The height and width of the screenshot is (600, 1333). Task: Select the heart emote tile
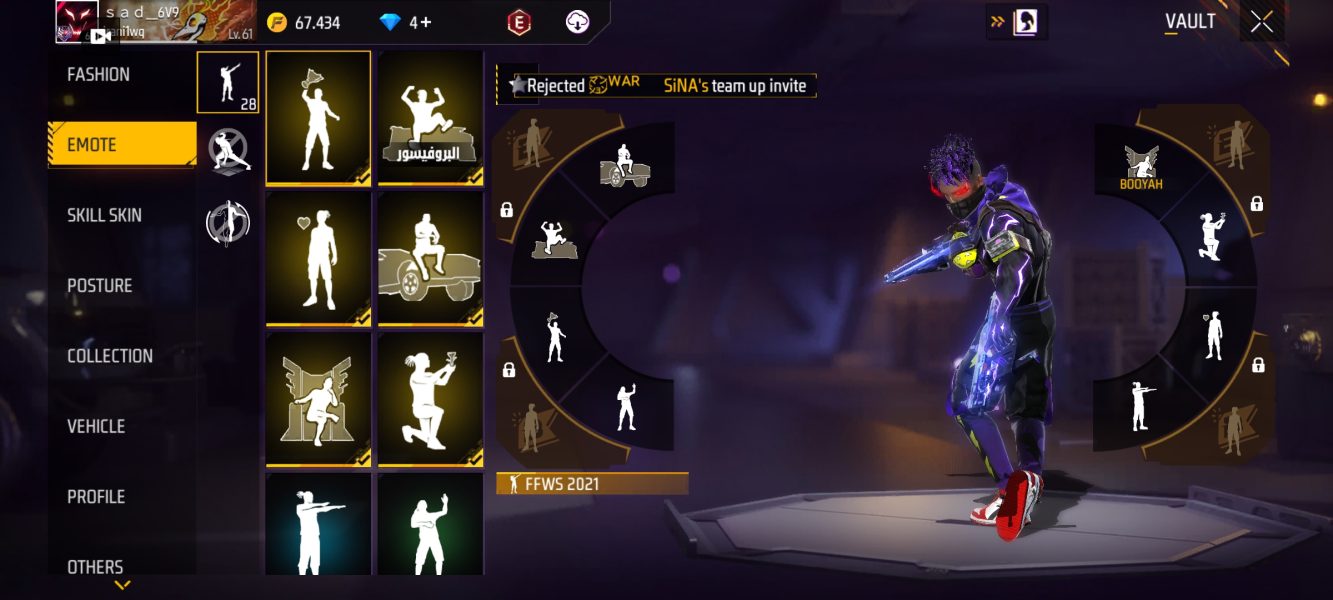point(318,258)
